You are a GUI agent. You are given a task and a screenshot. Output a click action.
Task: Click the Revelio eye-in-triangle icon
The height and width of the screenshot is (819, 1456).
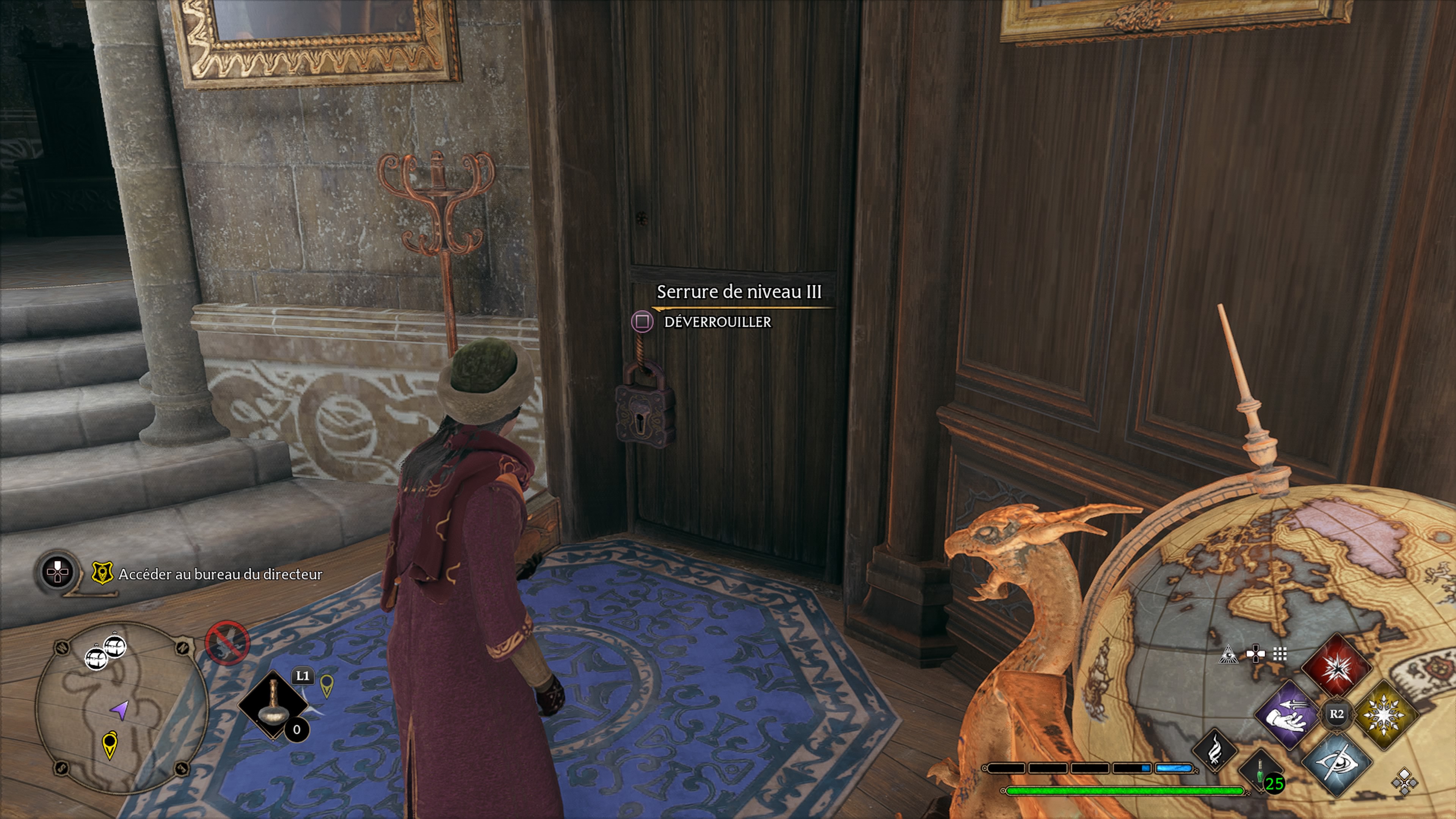(x=1228, y=654)
